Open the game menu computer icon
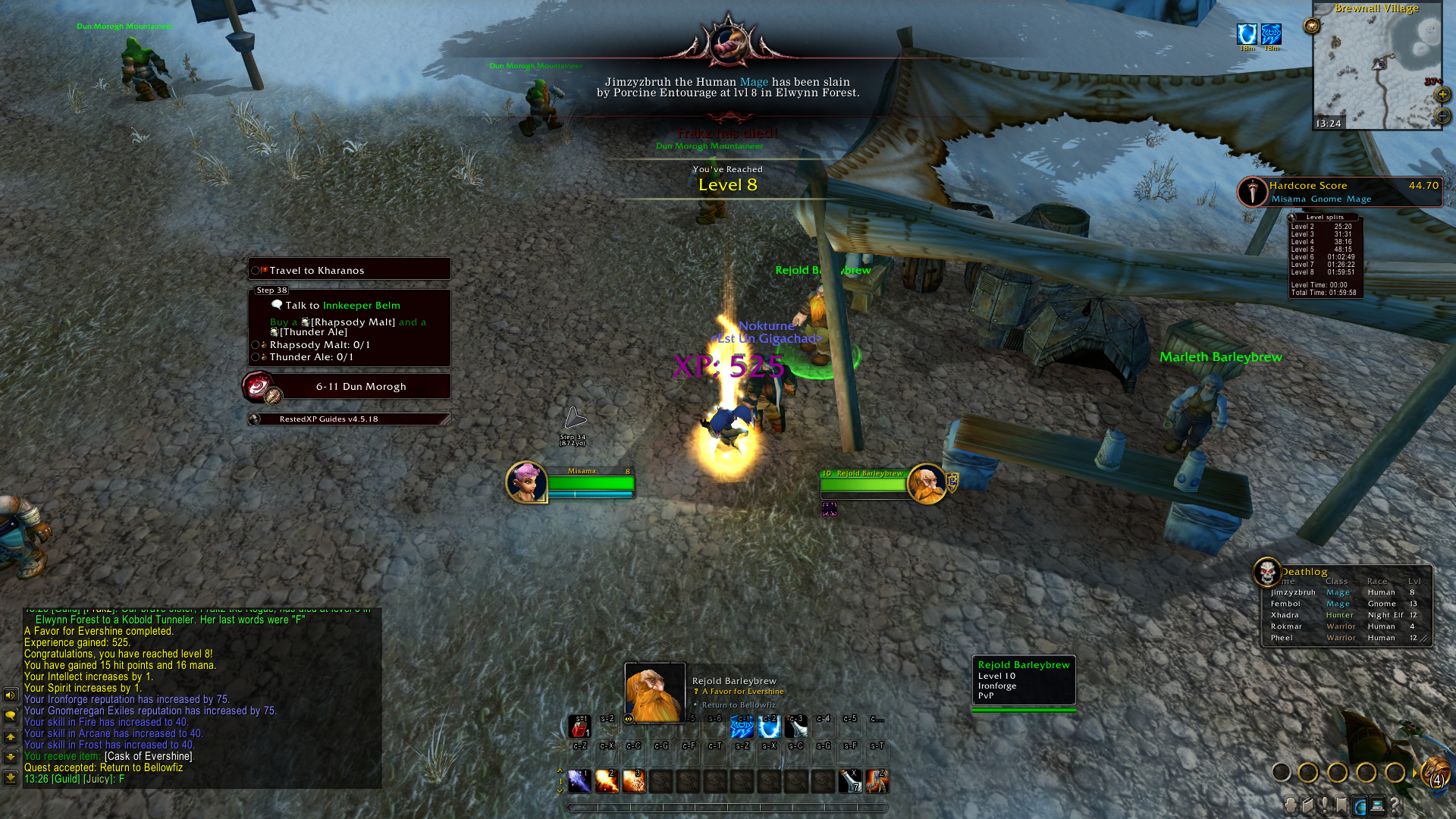The width and height of the screenshot is (1456, 819). tap(1377, 805)
